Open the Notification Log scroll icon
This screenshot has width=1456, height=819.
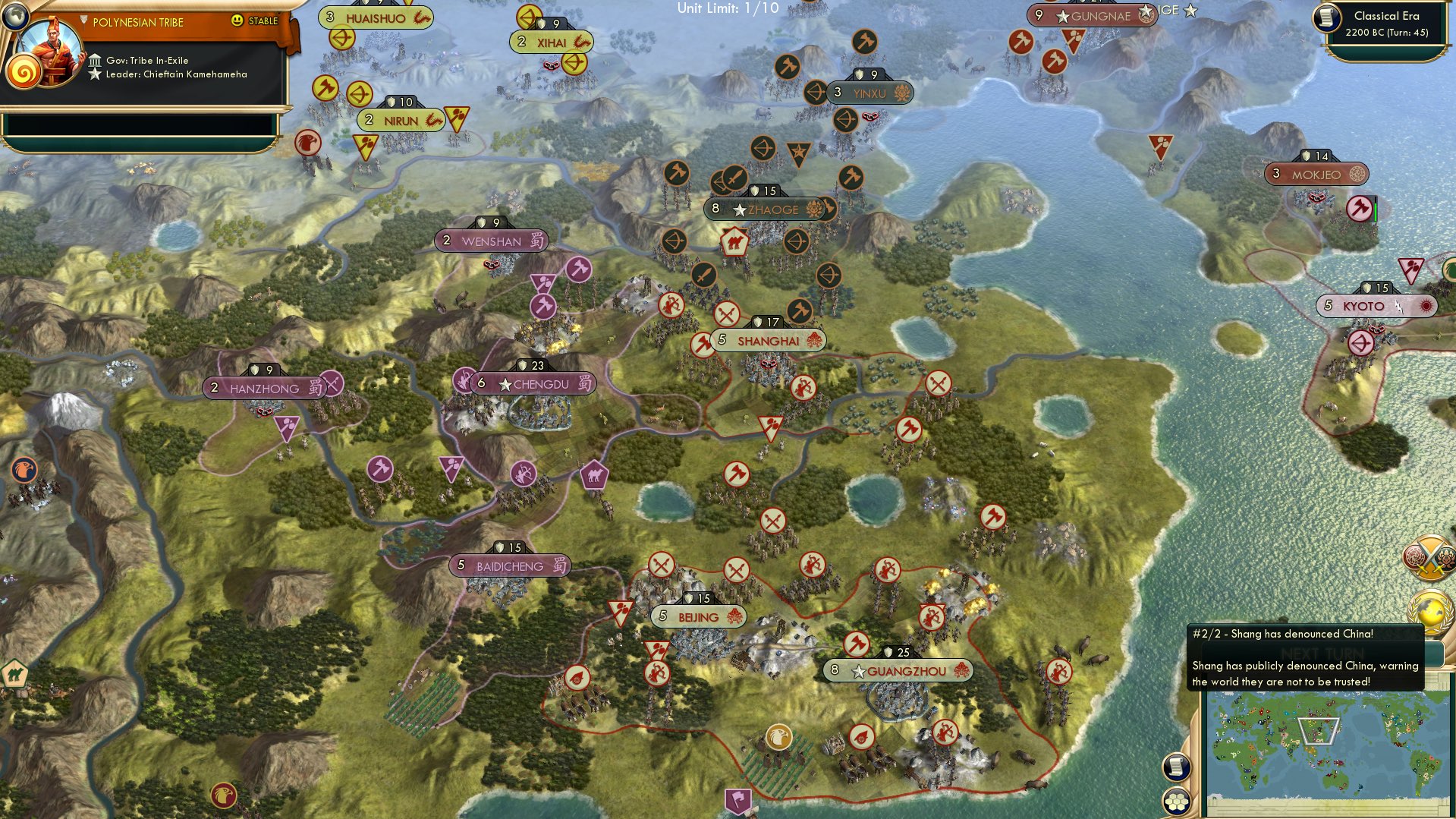pyautogui.click(x=1176, y=767)
